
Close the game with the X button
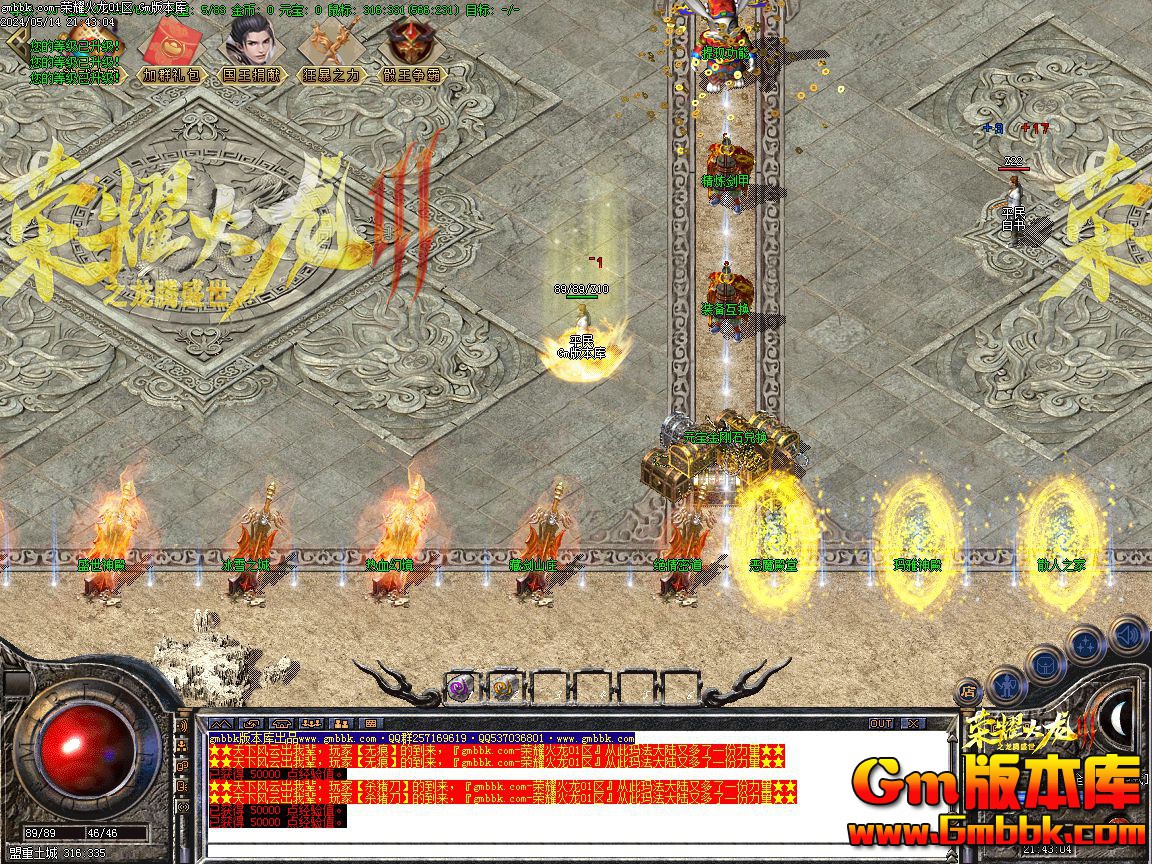[x=912, y=723]
